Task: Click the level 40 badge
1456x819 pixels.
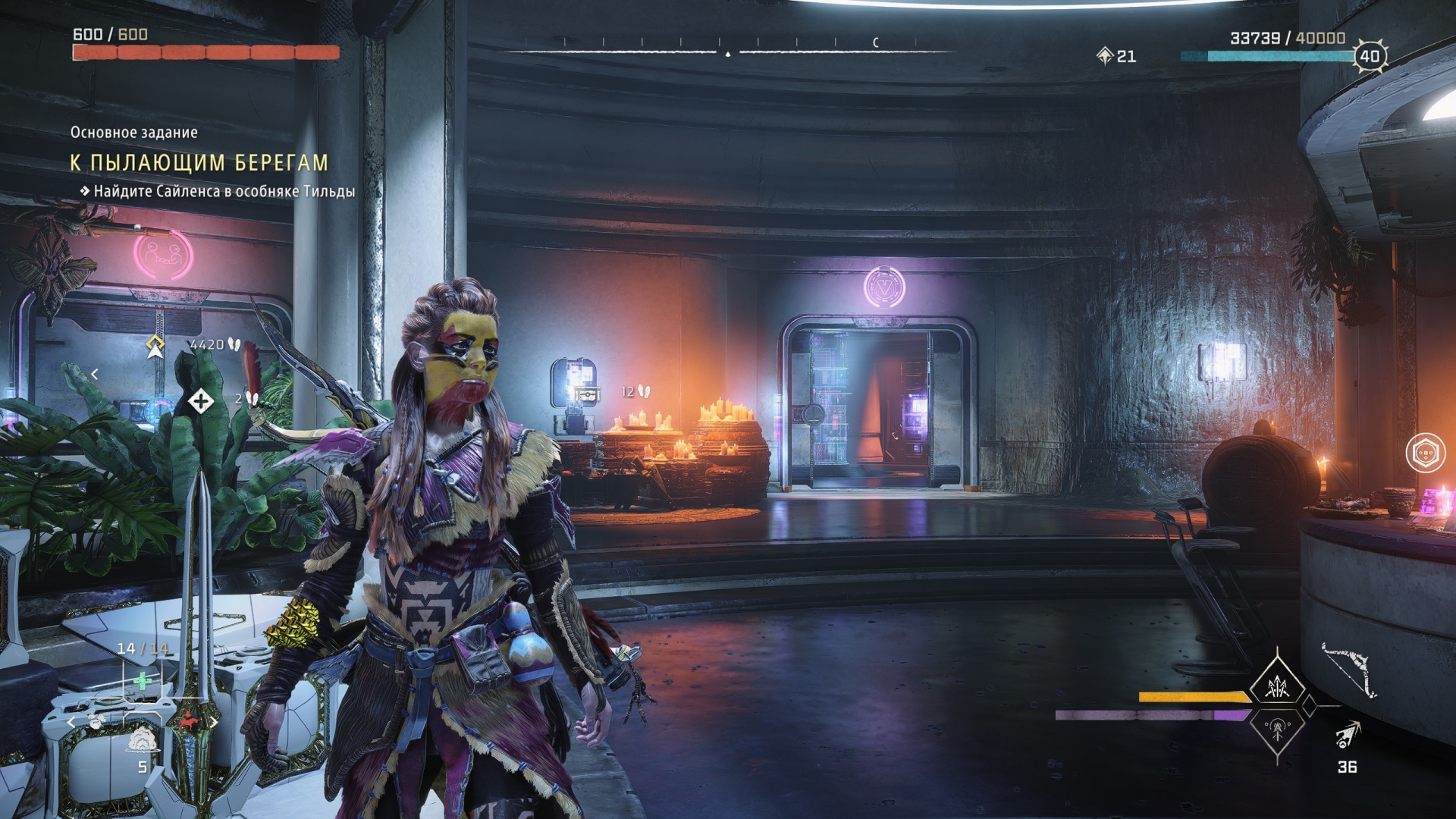Action: pos(1370,56)
